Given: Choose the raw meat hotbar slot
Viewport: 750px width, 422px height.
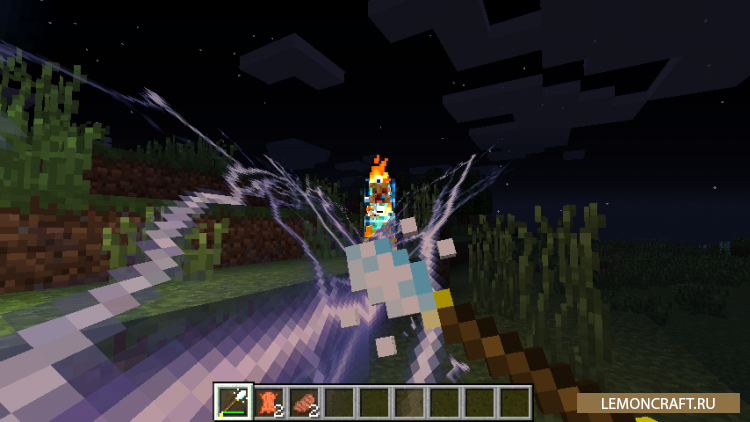Looking at the screenshot, I should point(303,401).
